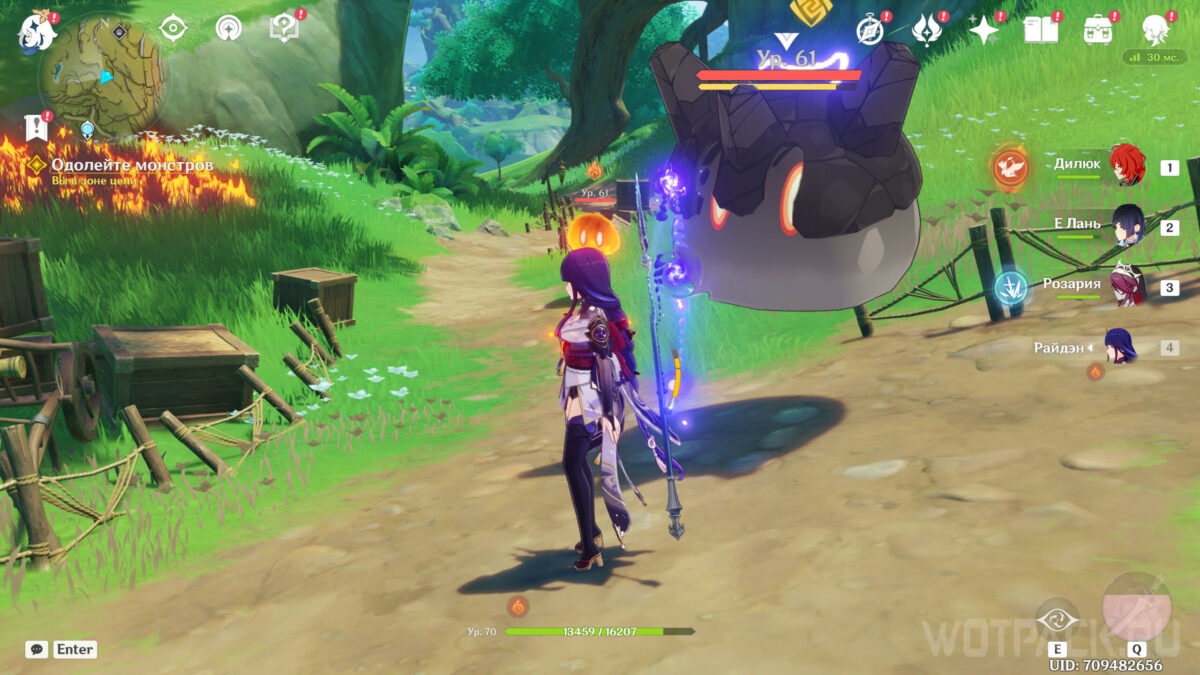This screenshot has width=1200, height=675.
Task: Click the eye-shaped view icon in top bar
Action: click(x=174, y=28)
